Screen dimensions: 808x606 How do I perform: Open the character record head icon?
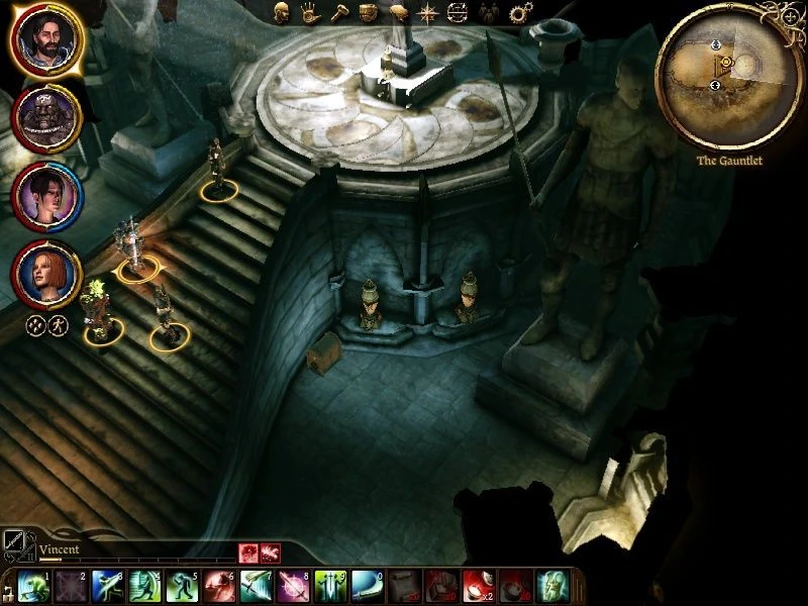(282, 13)
